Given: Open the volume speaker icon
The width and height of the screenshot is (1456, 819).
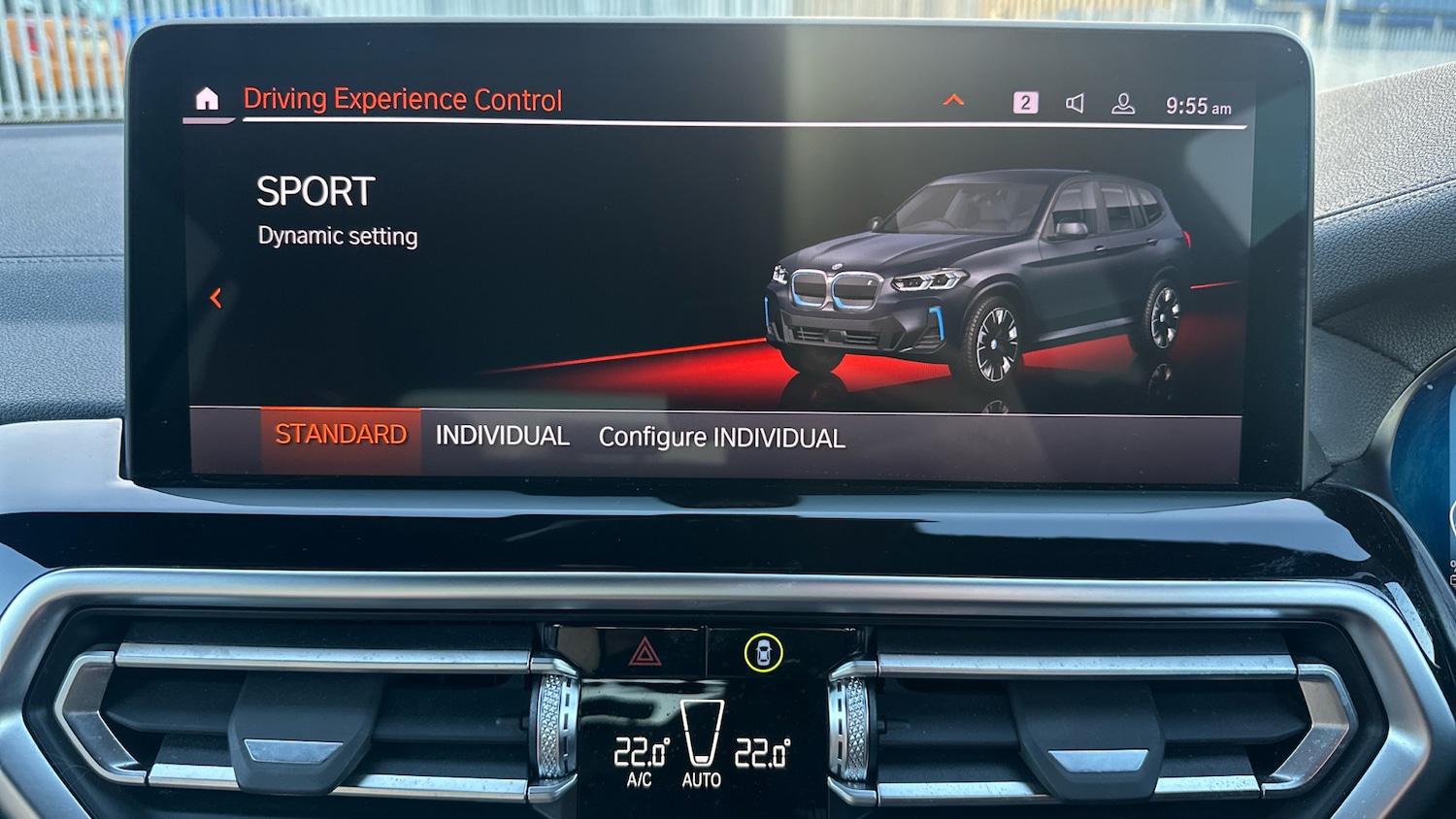Looking at the screenshot, I should pyautogui.click(x=1075, y=101).
